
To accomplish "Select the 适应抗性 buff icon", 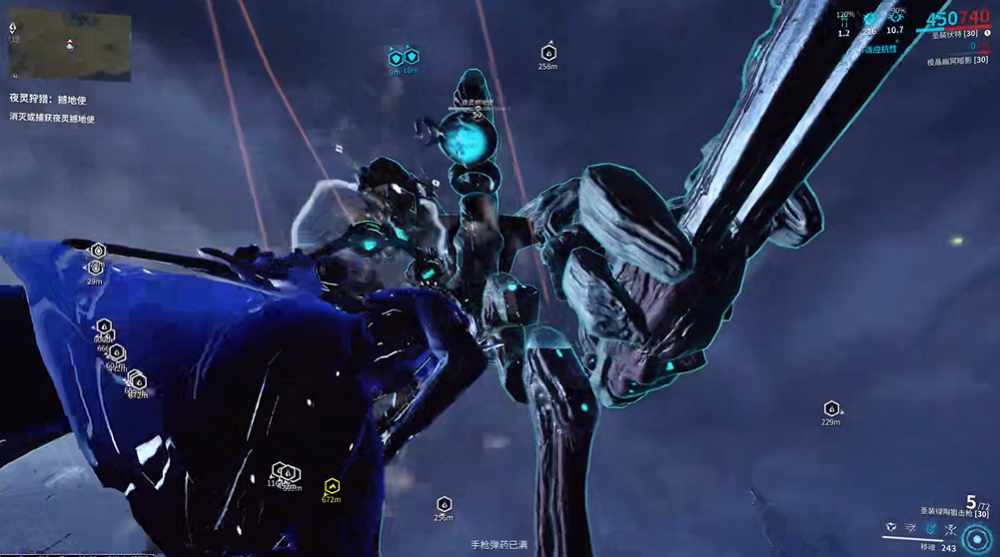I will point(880,48).
